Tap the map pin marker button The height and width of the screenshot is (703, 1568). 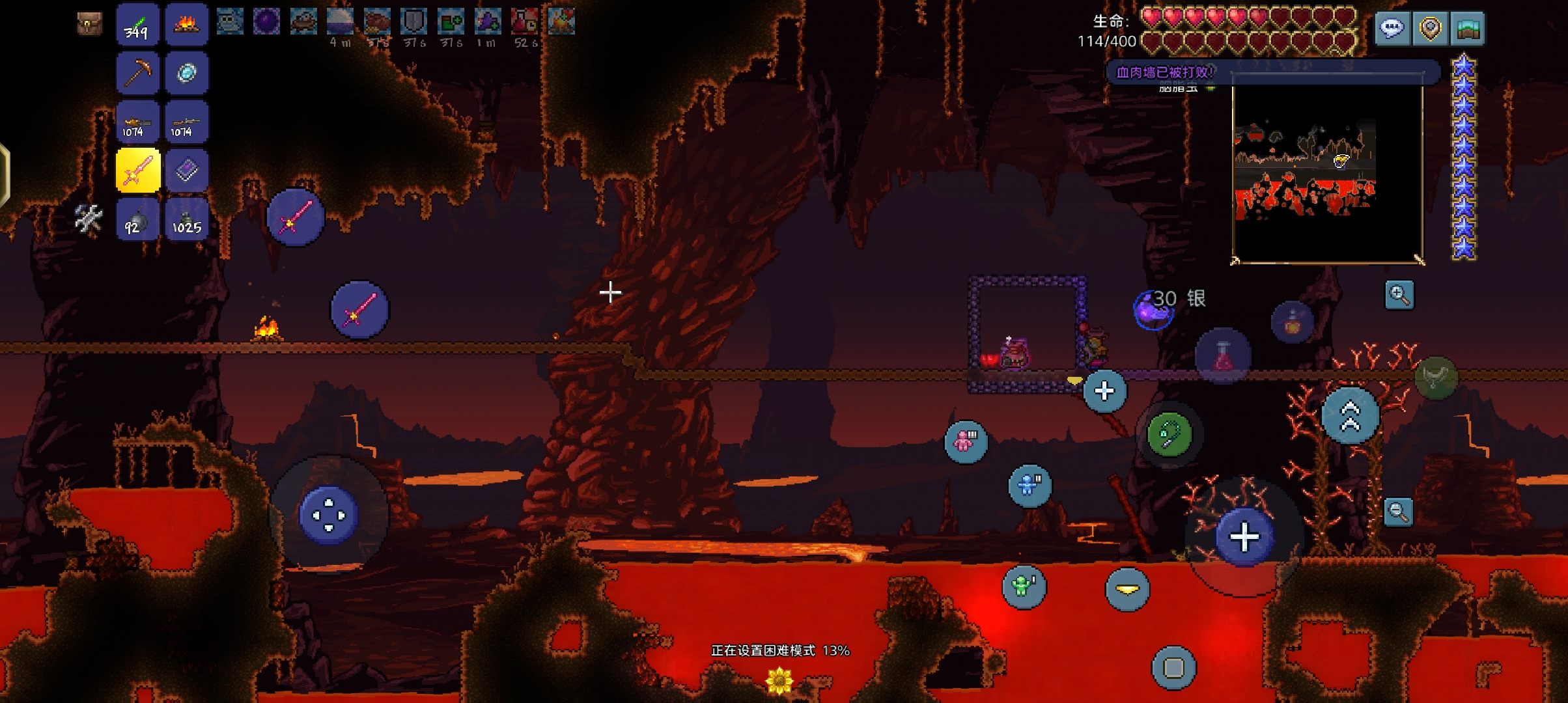point(1430,29)
